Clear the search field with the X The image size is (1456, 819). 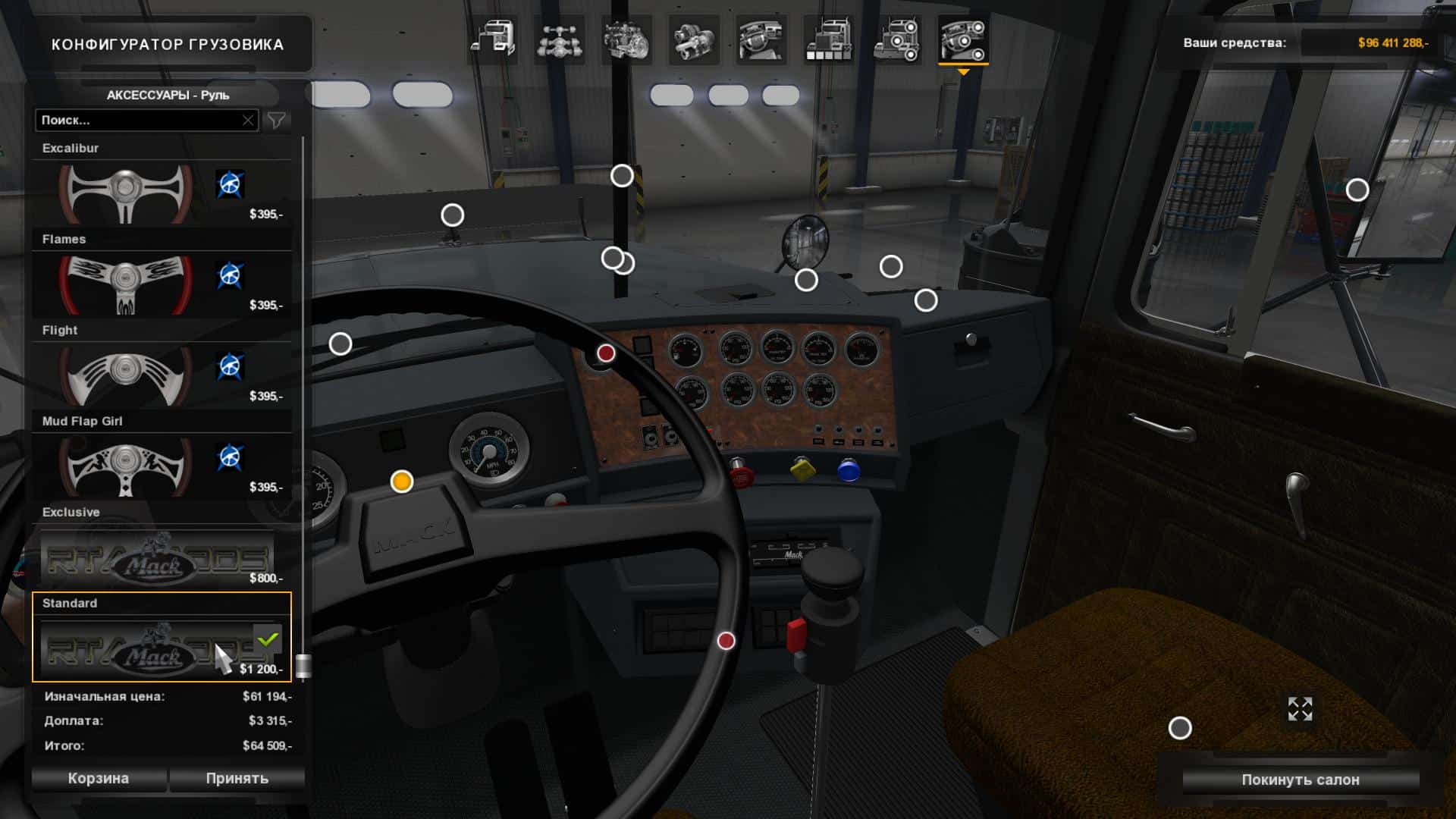[248, 120]
